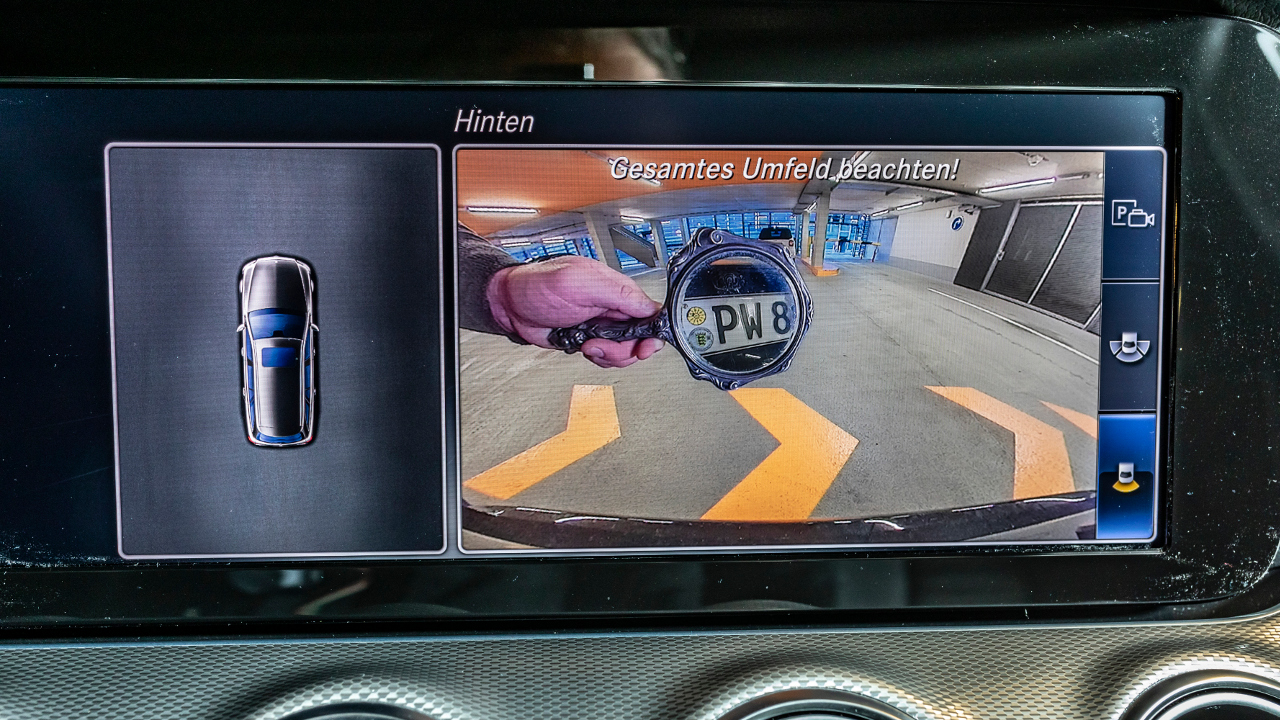Tap the top-down car view panel

(276, 350)
